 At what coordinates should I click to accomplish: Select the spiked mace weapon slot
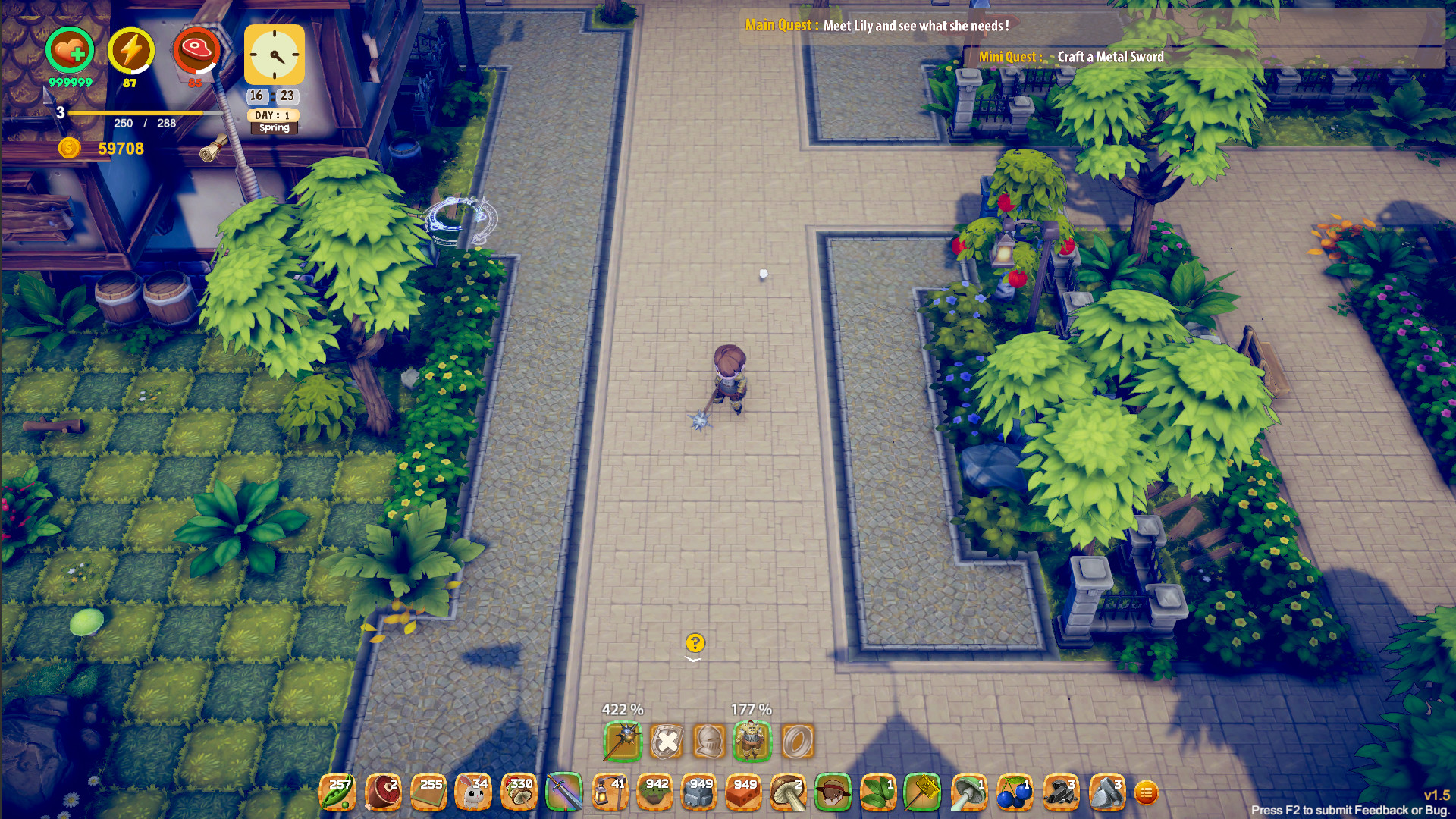coord(622,742)
